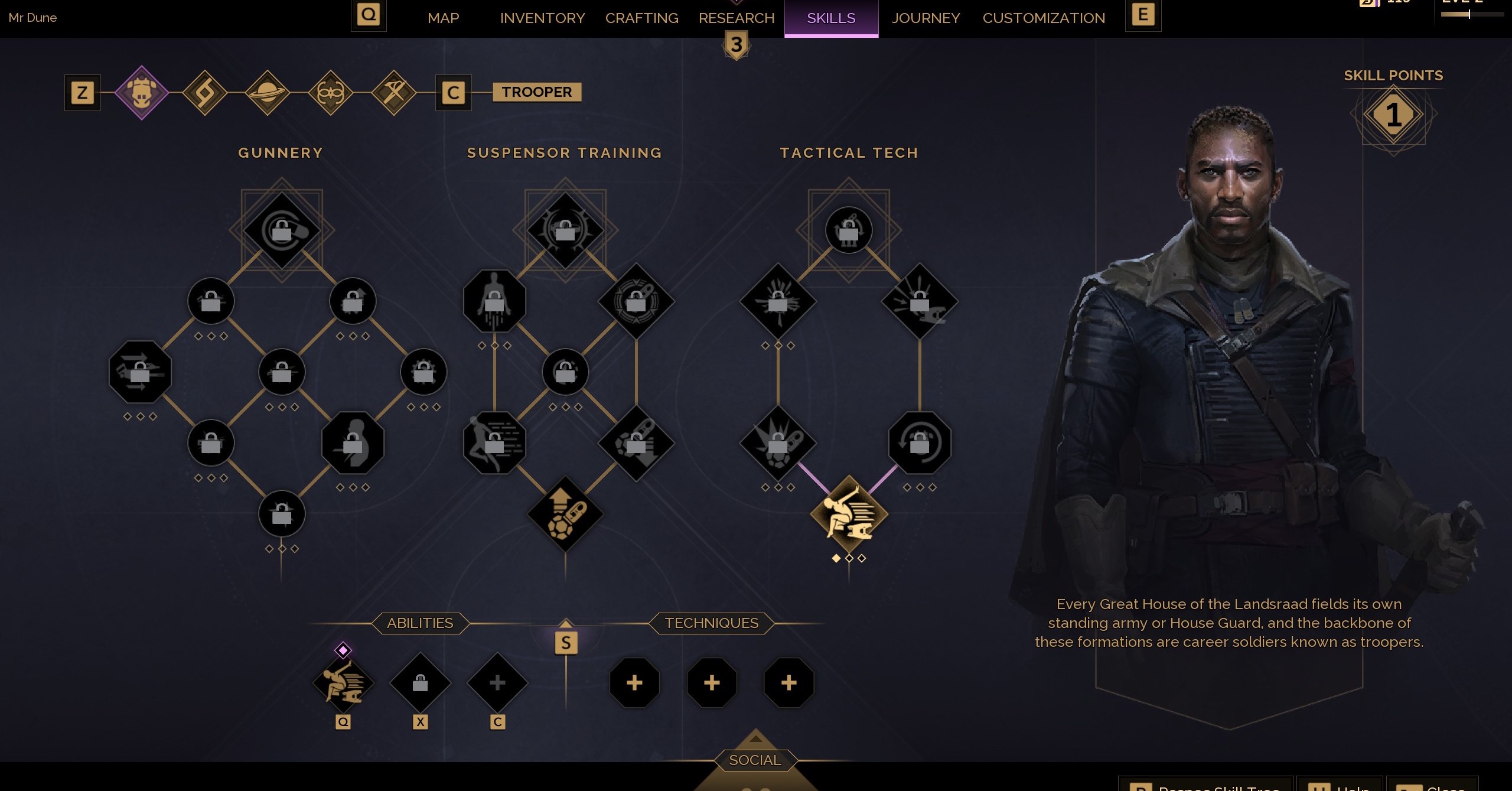Pick the top locked Tactical Tech node

849,230
